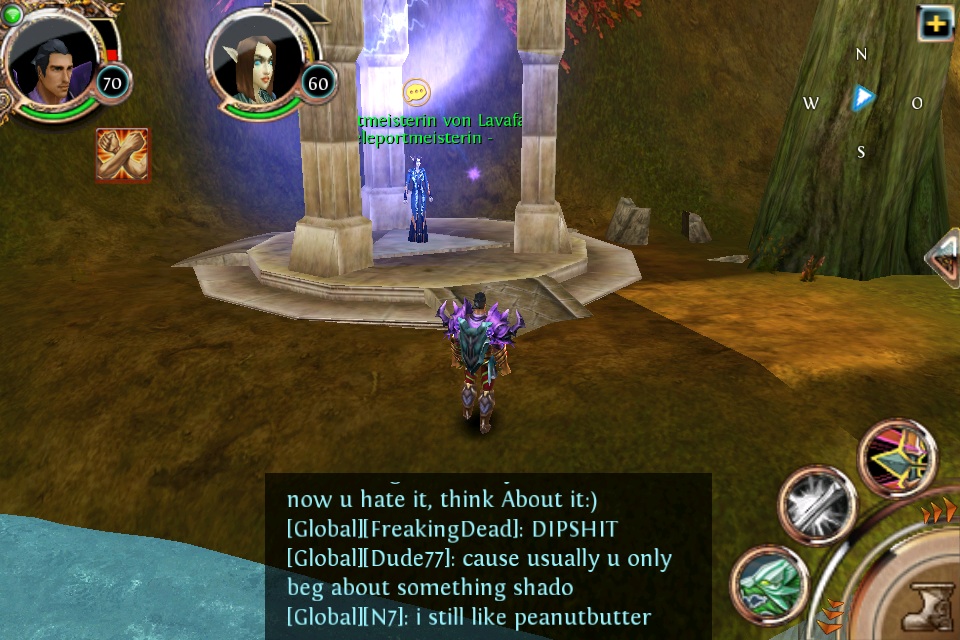Activate the colorful shield ability
Viewport: 960px width, 640px height.
tap(897, 456)
